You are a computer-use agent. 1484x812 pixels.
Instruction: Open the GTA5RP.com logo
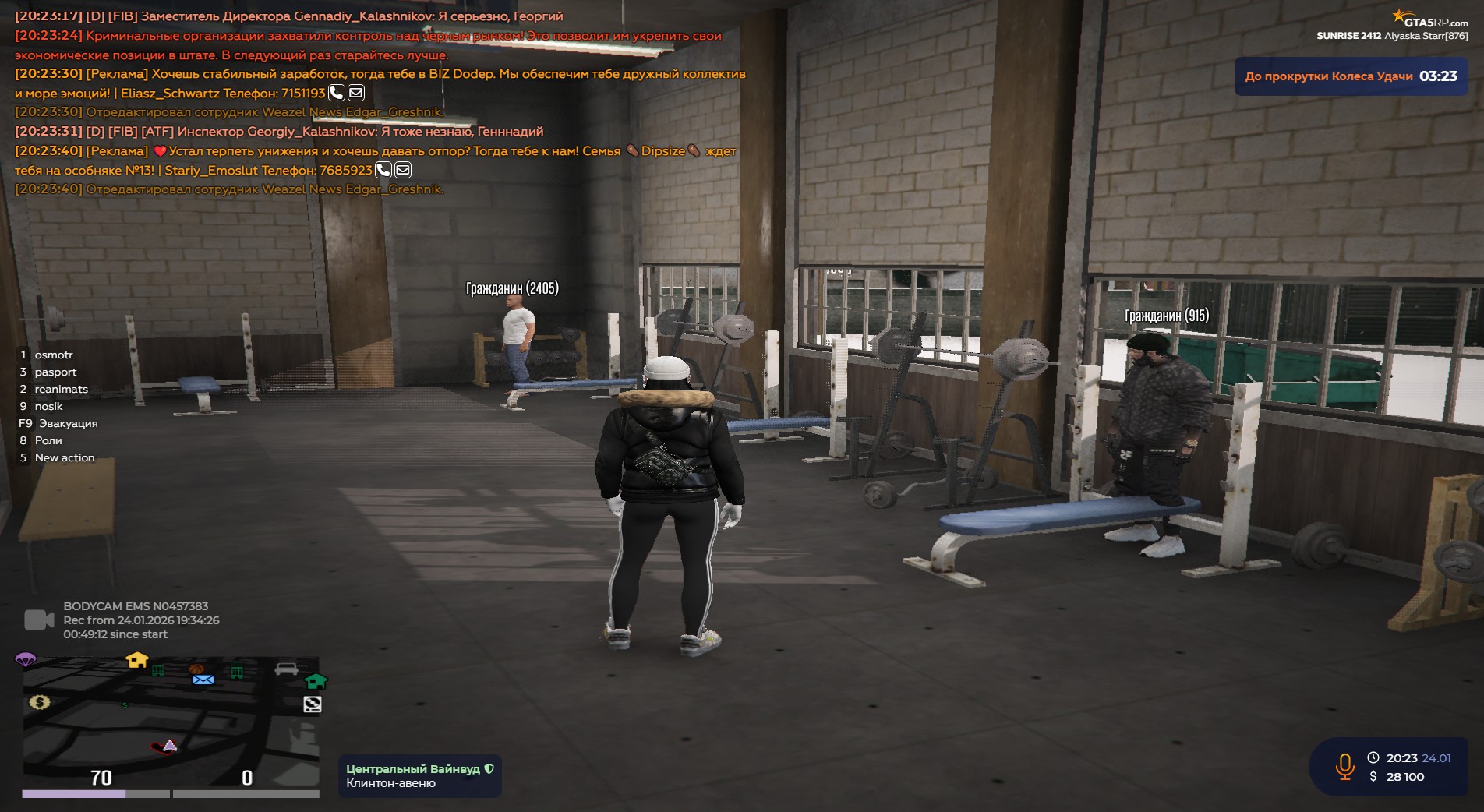pyautogui.click(x=1430, y=20)
